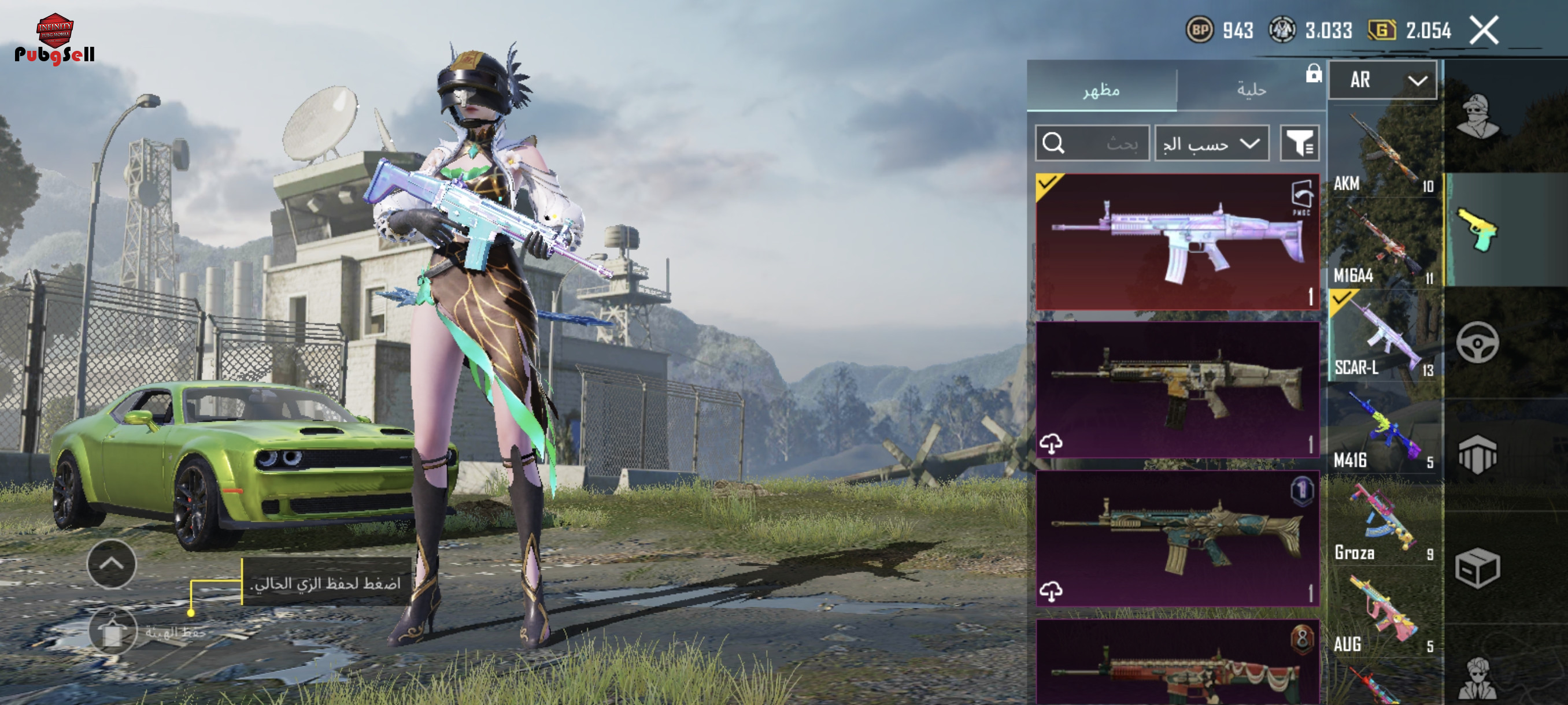Collapse the panel with the up-arrow button

coord(112,564)
